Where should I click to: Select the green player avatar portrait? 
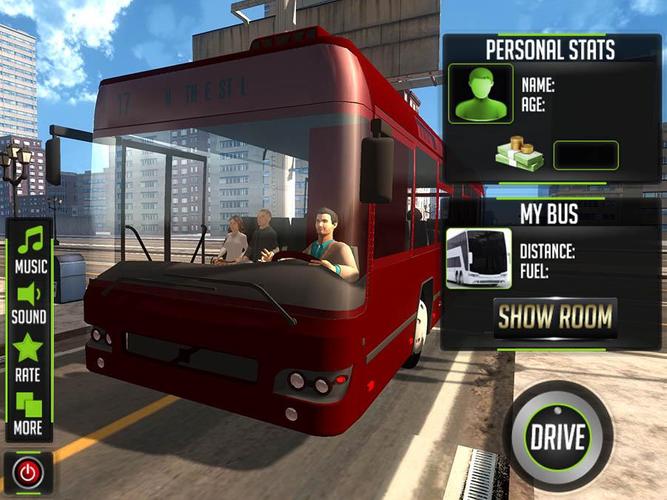click(480, 93)
